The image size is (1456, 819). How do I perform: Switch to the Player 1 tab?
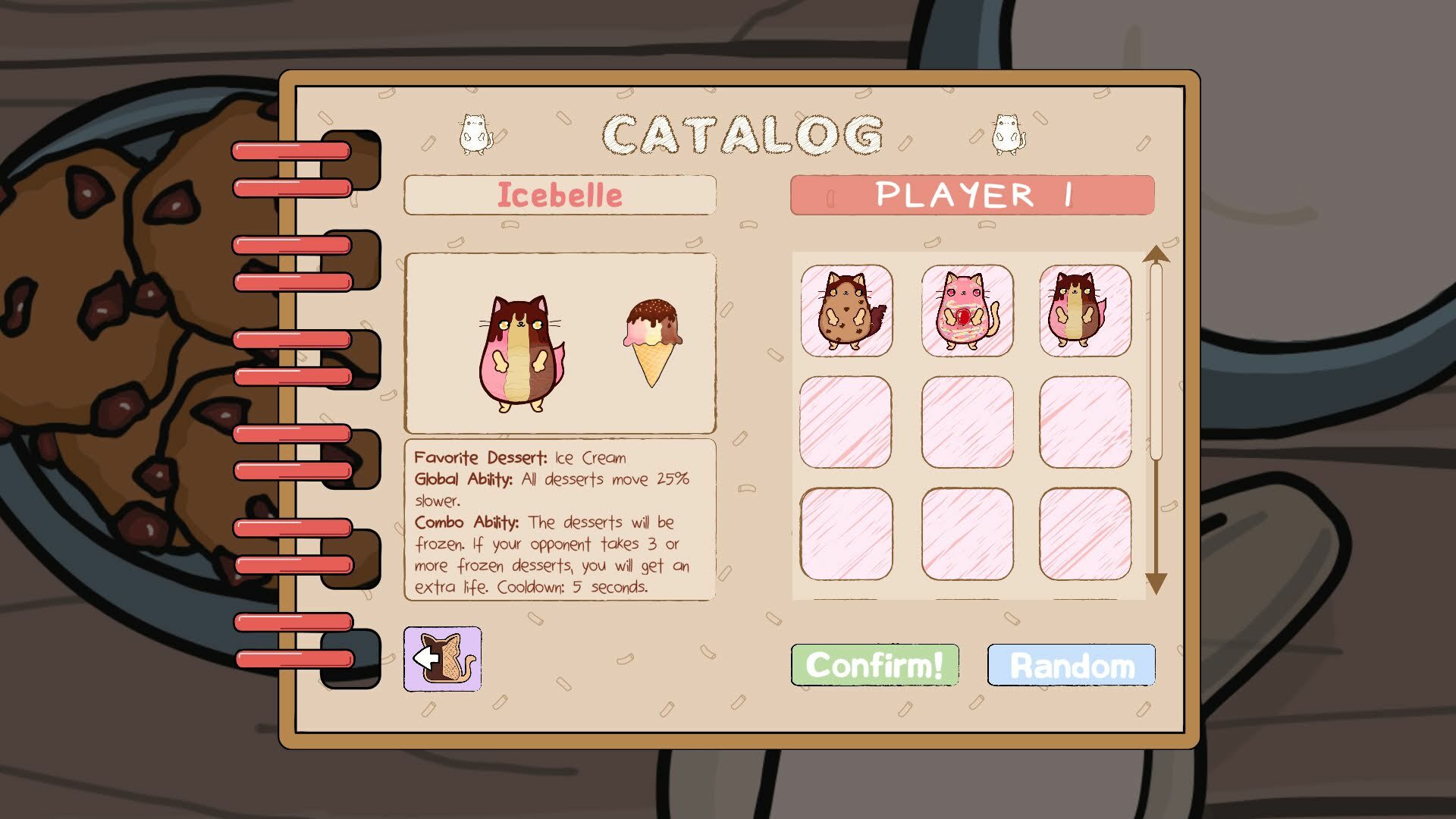click(x=973, y=195)
